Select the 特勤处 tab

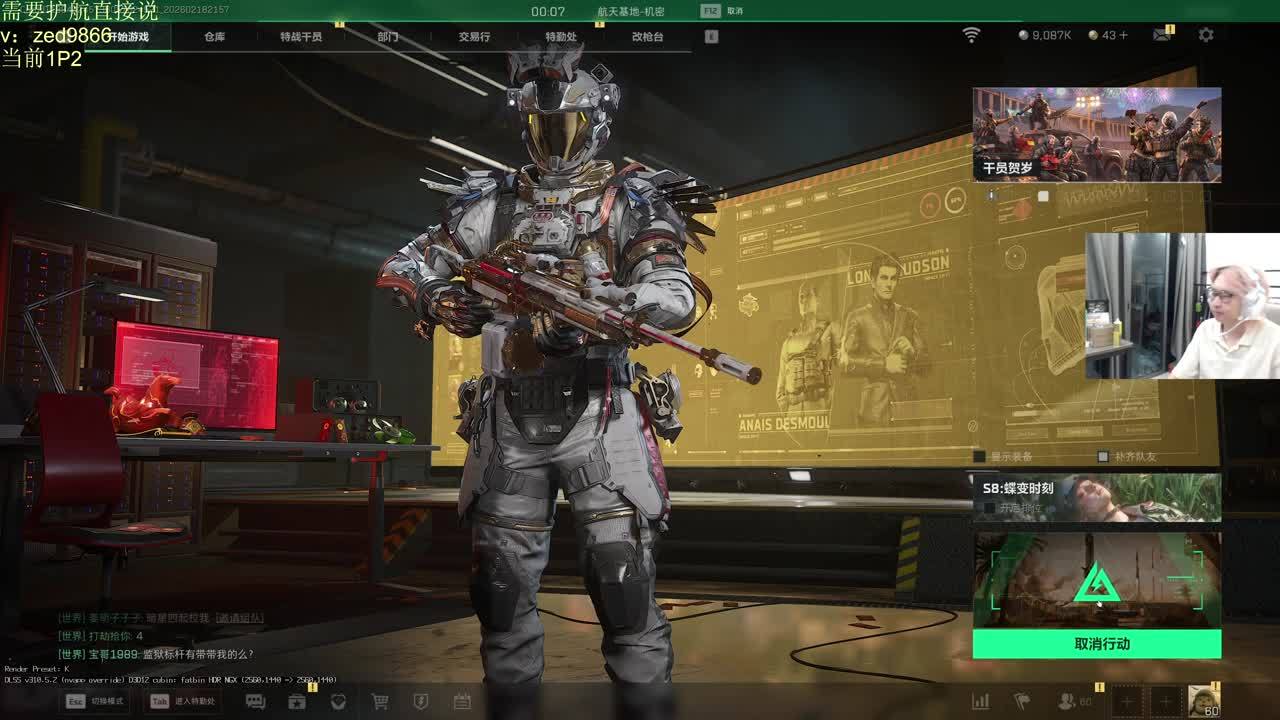tap(561, 37)
